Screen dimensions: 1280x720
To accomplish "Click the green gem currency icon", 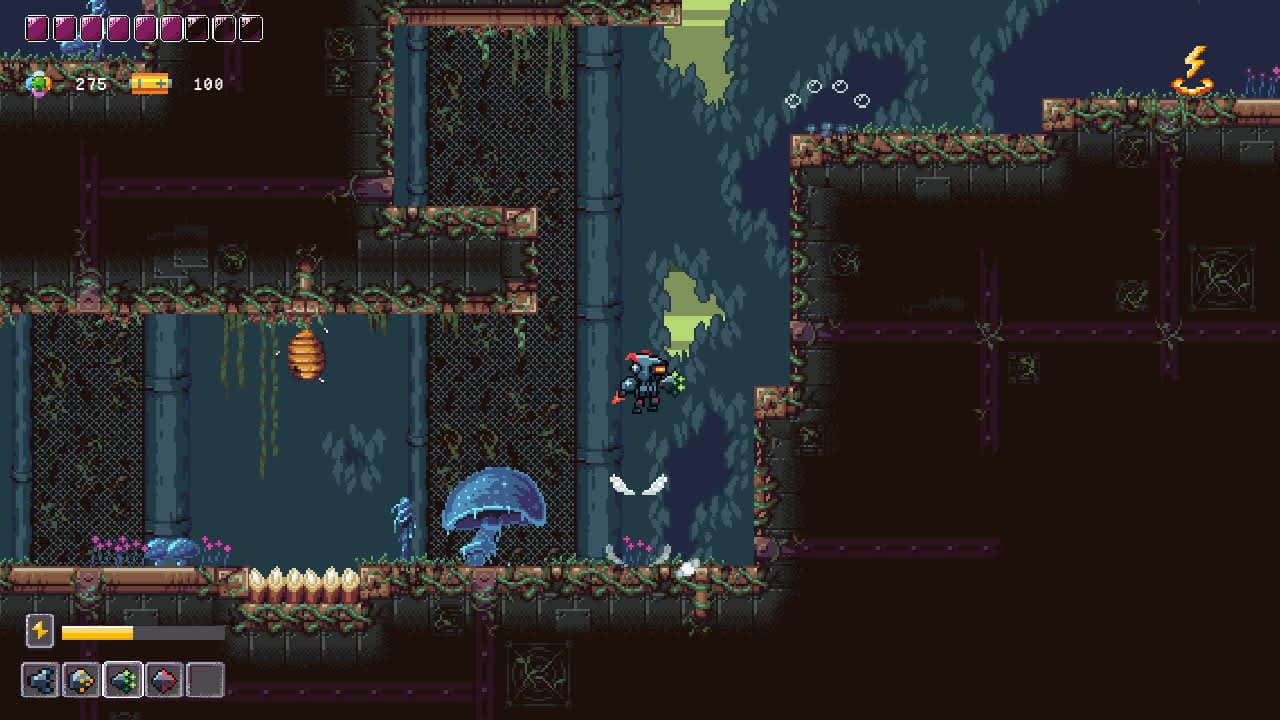I will (40, 84).
